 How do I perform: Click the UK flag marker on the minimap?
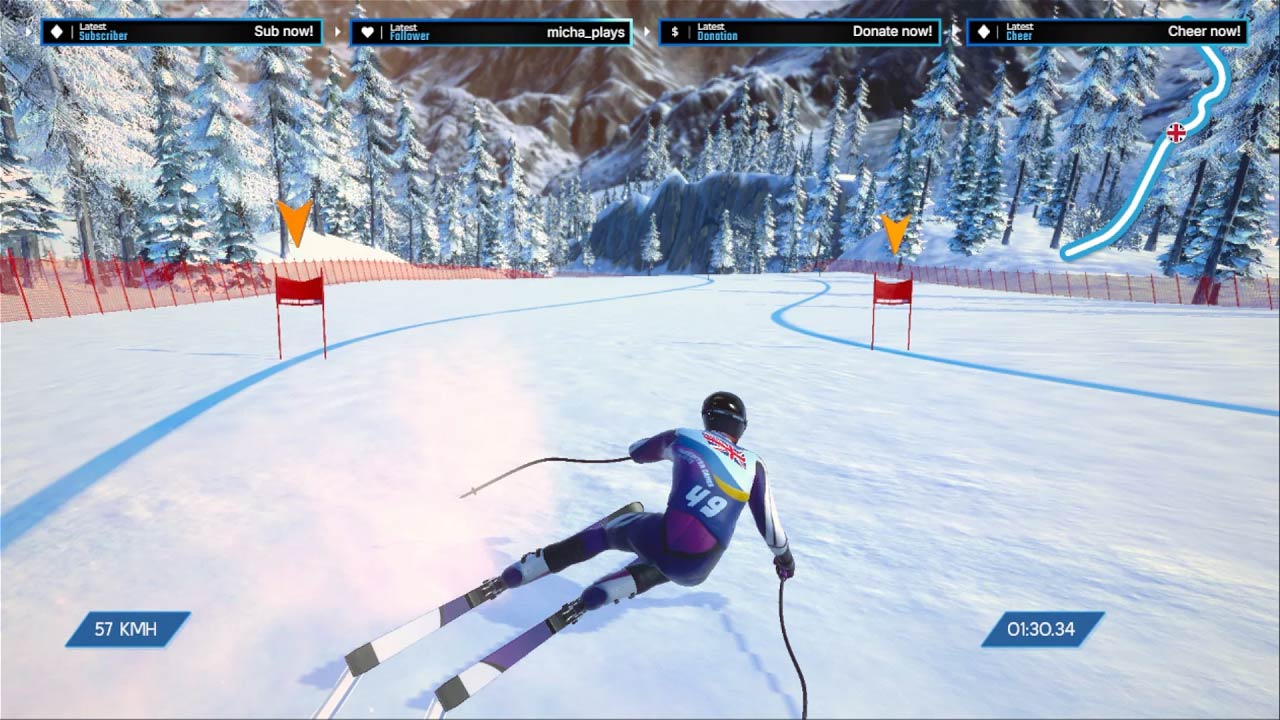pyautogui.click(x=1176, y=130)
